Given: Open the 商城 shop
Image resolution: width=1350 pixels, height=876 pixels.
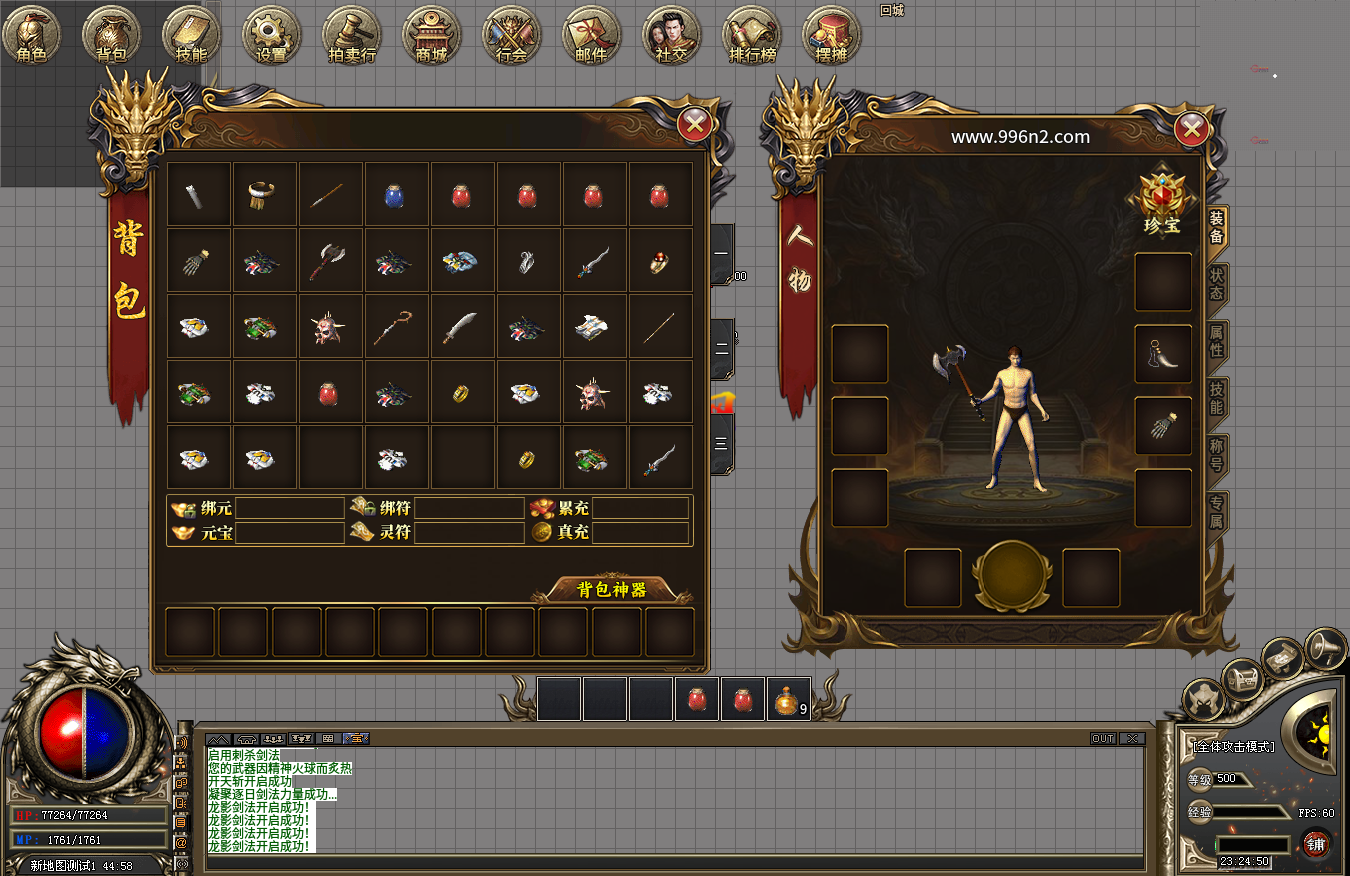Looking at the screenshot, I should [431, 35].
